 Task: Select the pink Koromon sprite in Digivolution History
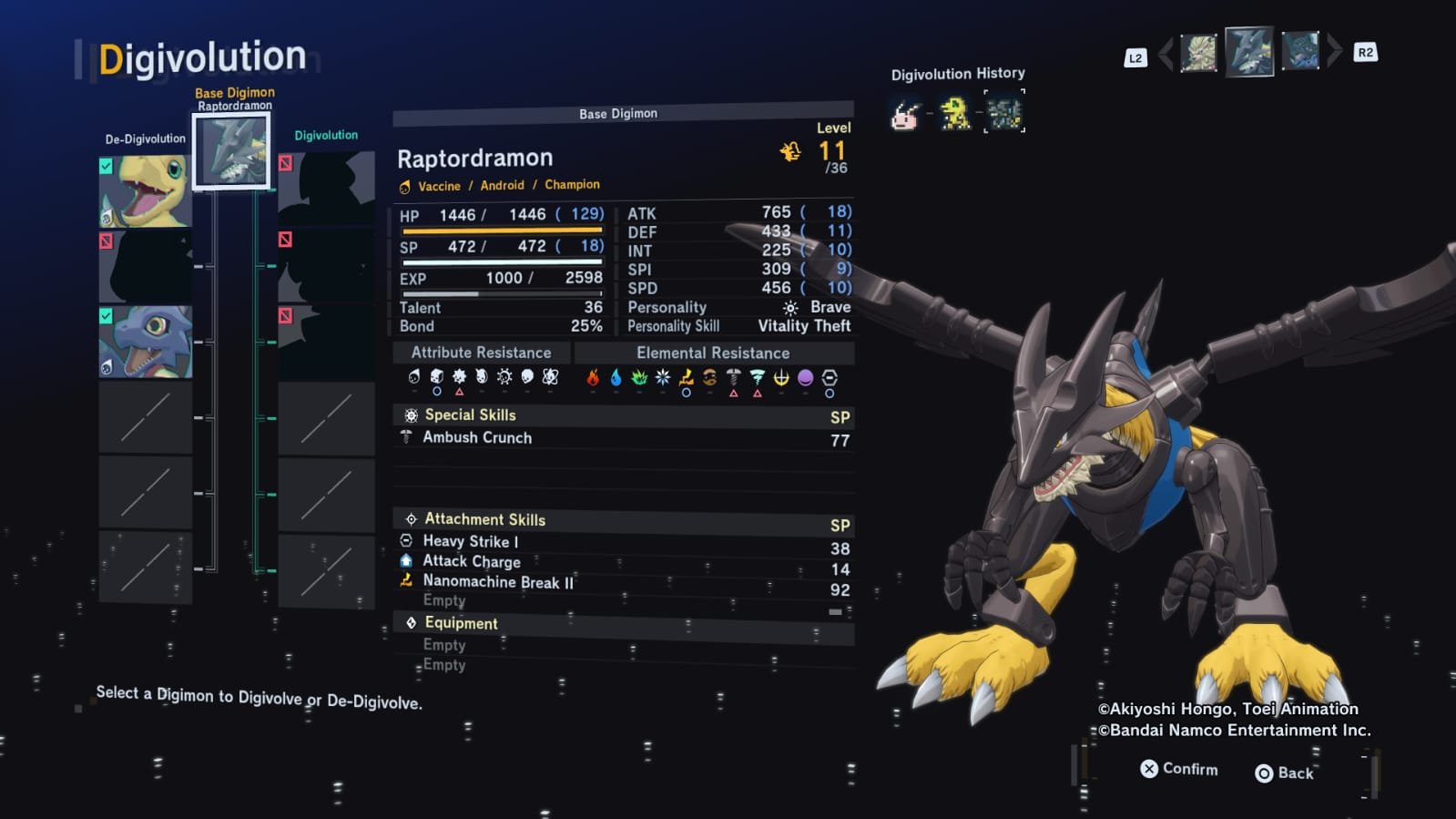(x=904, y=116)
